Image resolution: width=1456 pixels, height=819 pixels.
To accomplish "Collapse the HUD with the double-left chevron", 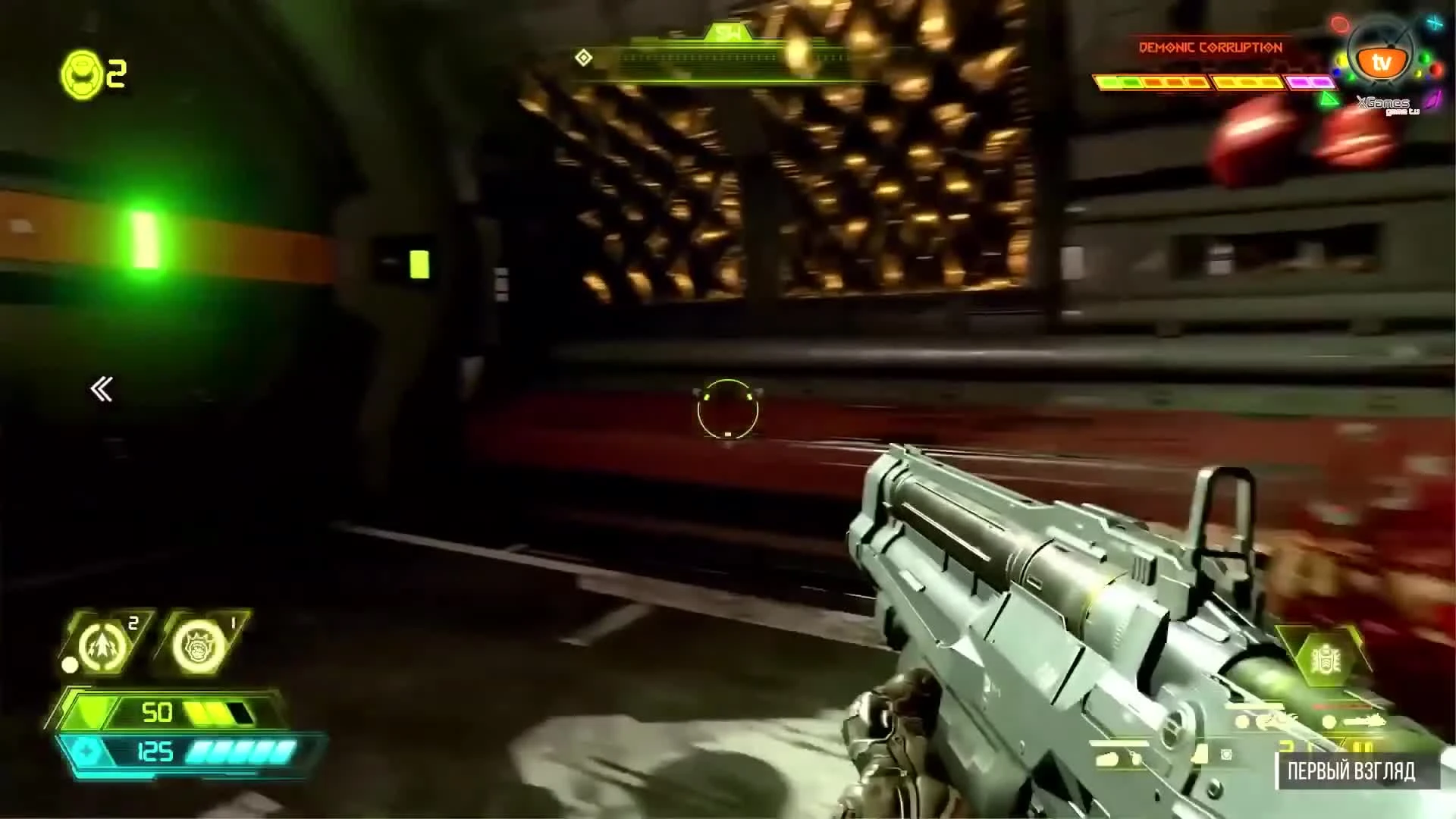I will click(102, 388).
